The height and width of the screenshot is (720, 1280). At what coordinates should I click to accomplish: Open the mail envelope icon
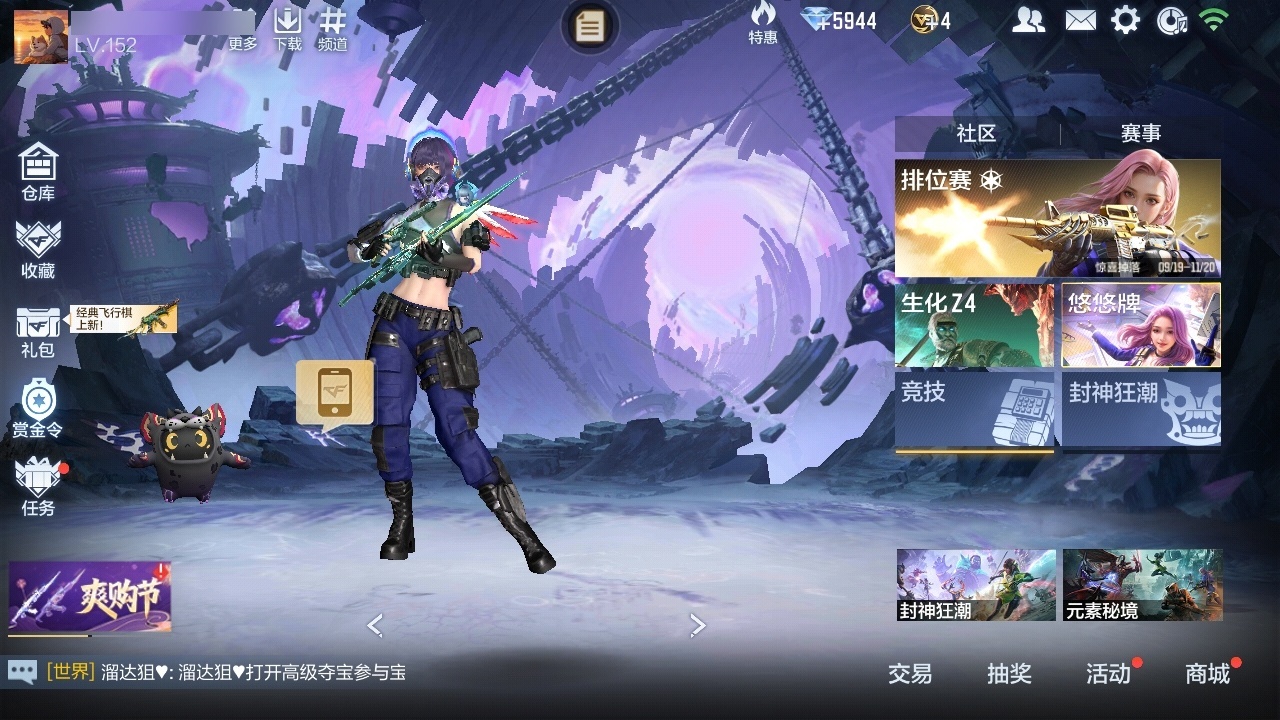tap(1080, 20)
